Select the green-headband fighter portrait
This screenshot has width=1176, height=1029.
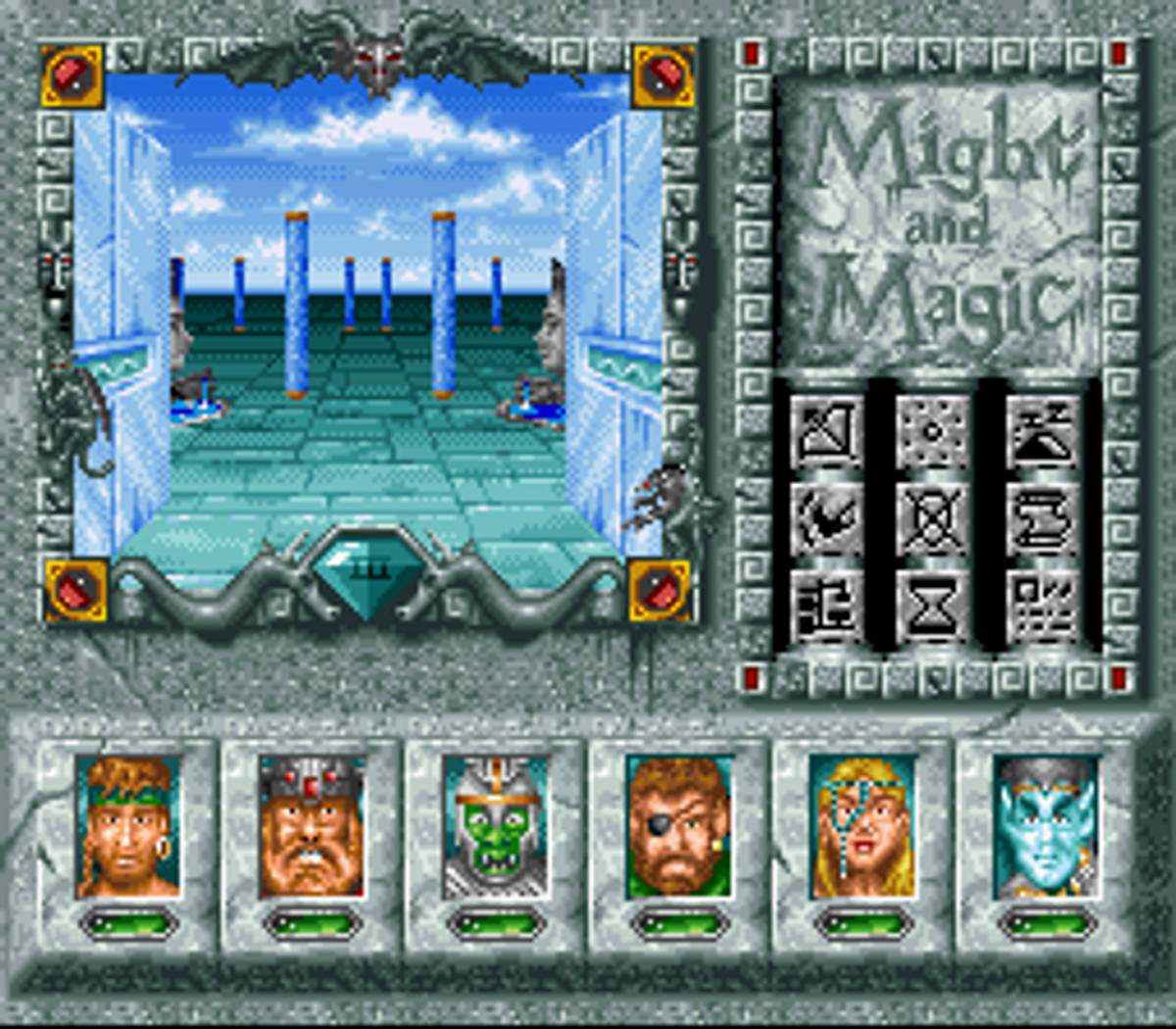[128, 826]
